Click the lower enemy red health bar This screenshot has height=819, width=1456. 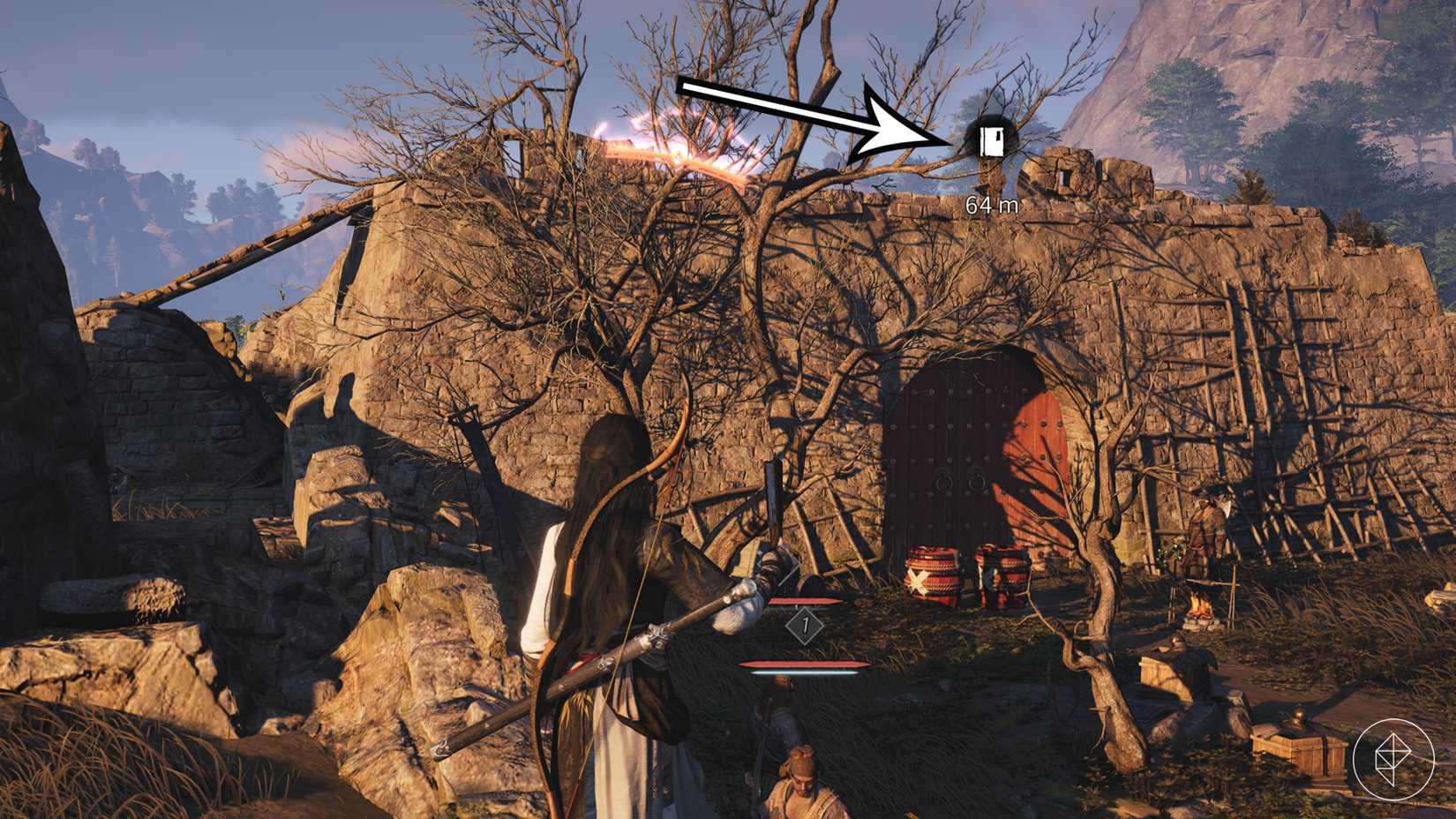coord(803,665)
